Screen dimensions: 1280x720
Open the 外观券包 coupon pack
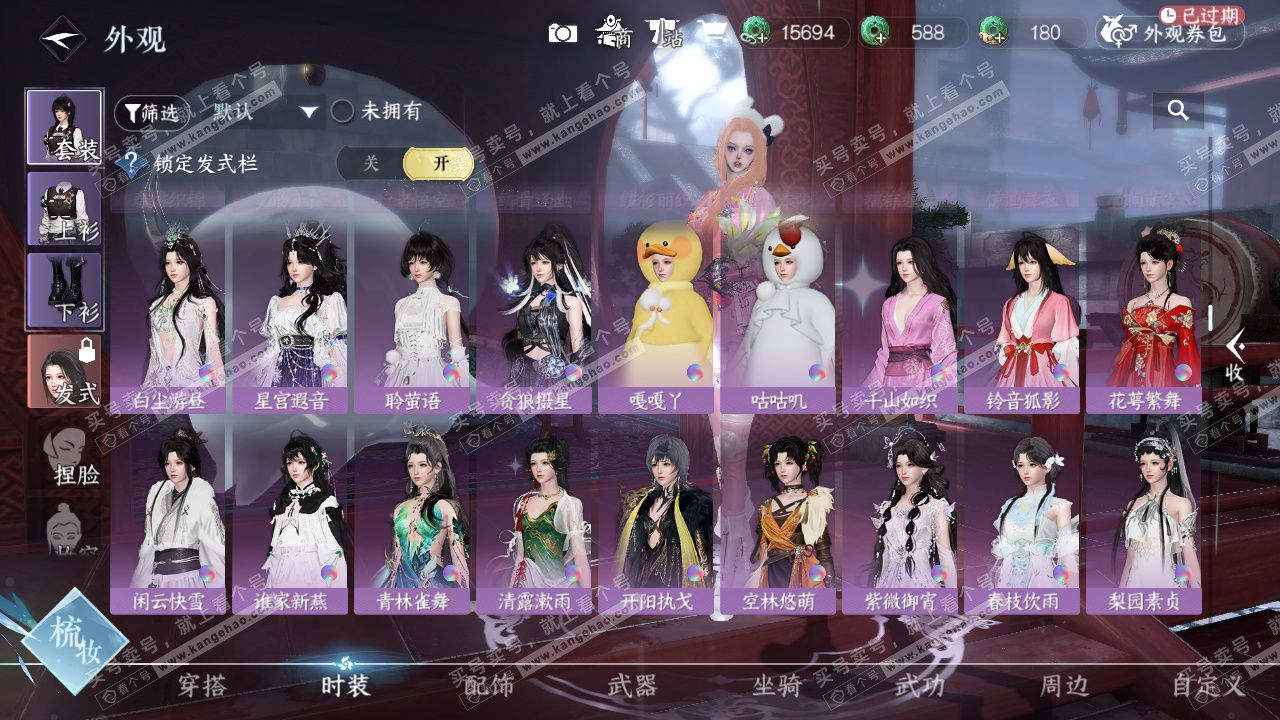point(1170,33)
